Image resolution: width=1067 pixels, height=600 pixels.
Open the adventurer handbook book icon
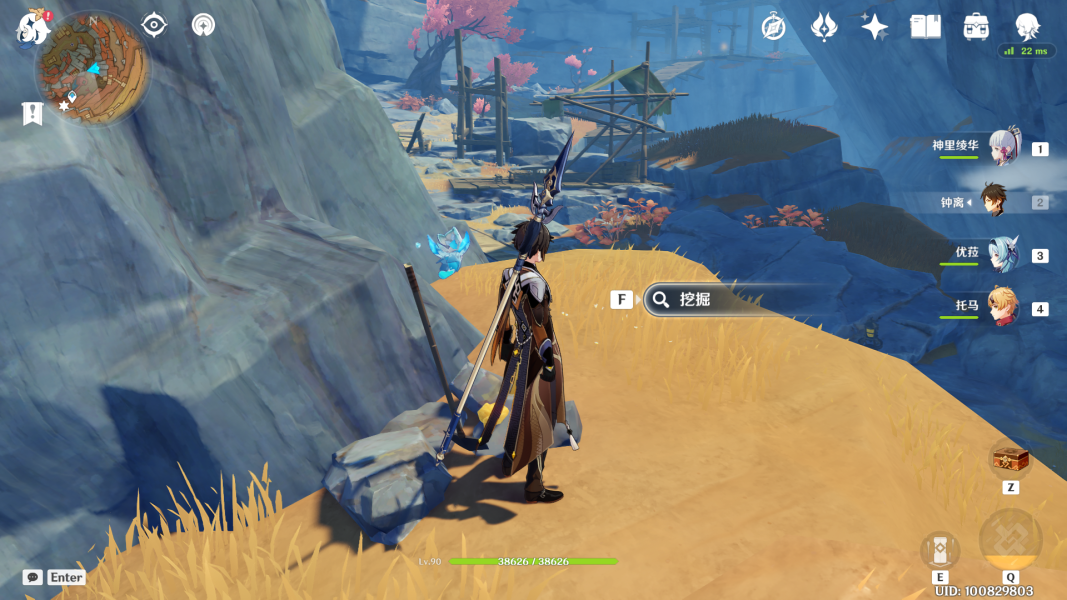(925, 27)
